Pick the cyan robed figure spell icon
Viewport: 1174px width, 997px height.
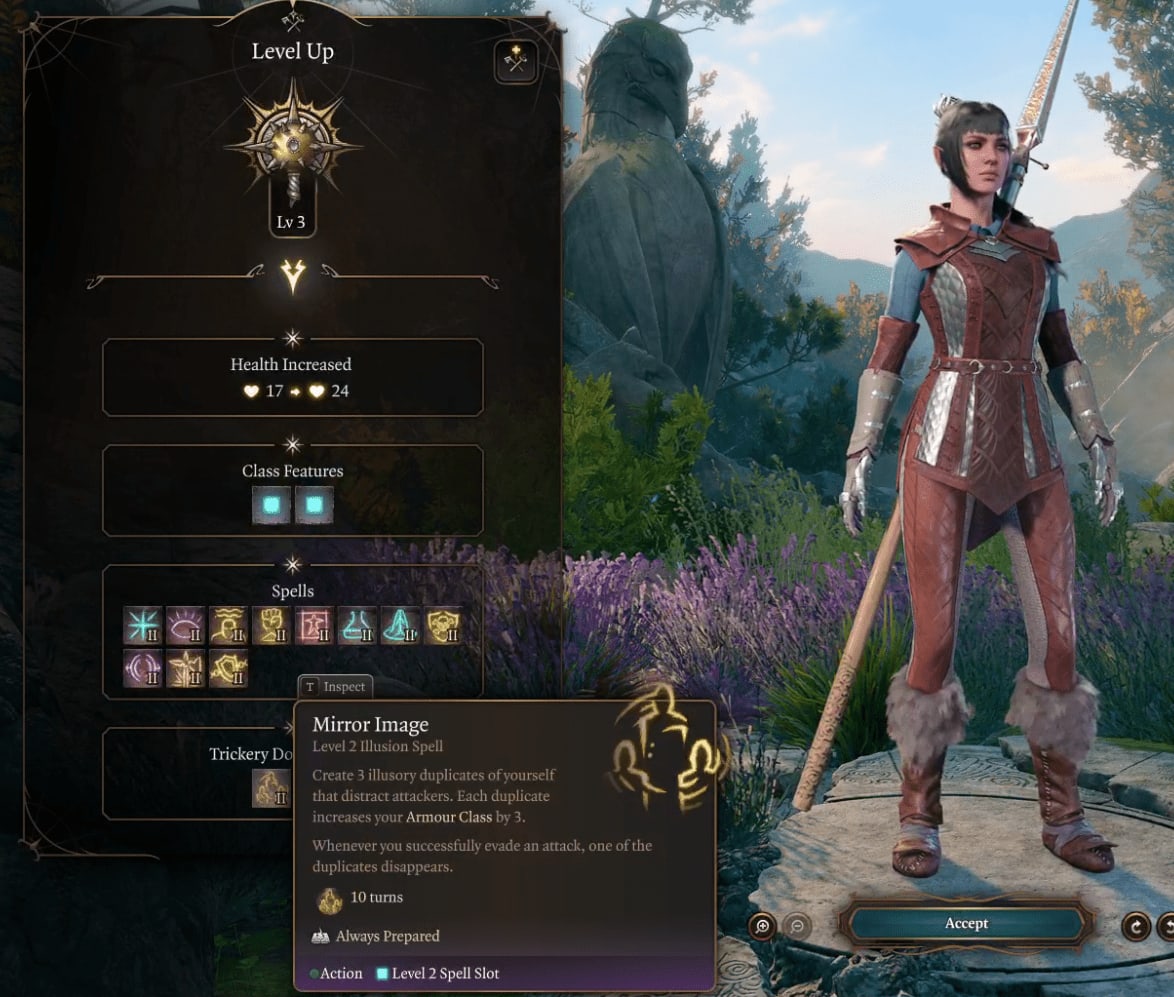point(401,625)
